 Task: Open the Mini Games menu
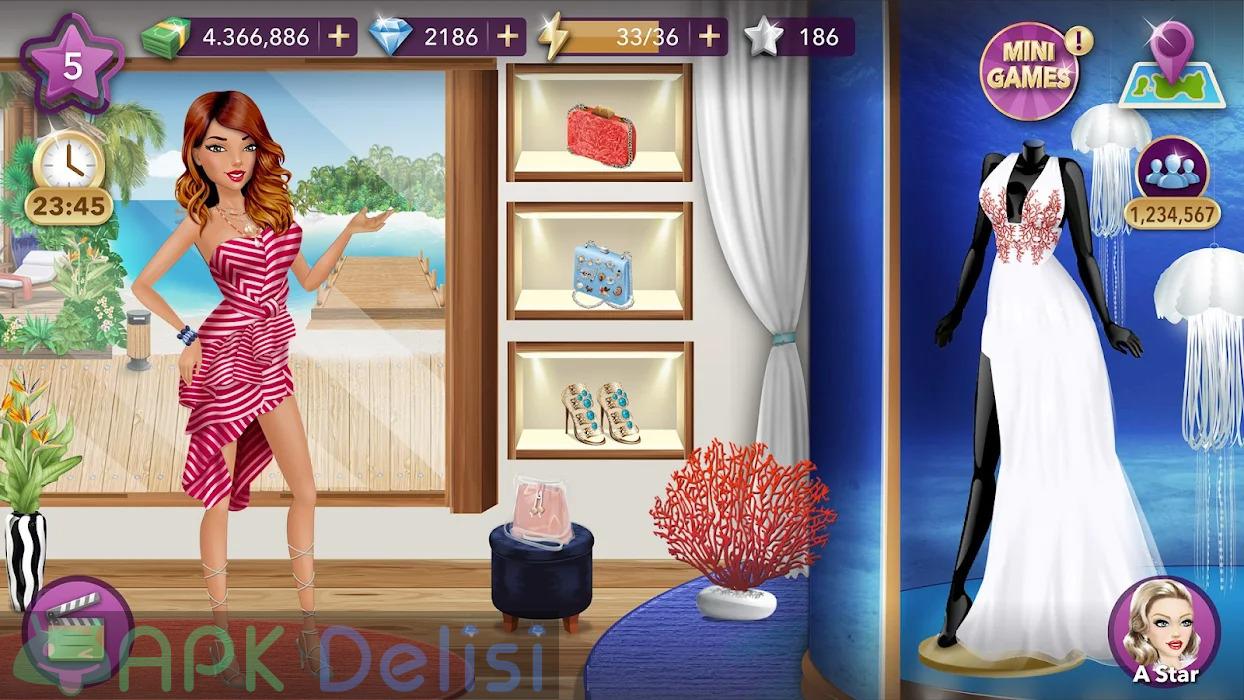pos(1029,72)
